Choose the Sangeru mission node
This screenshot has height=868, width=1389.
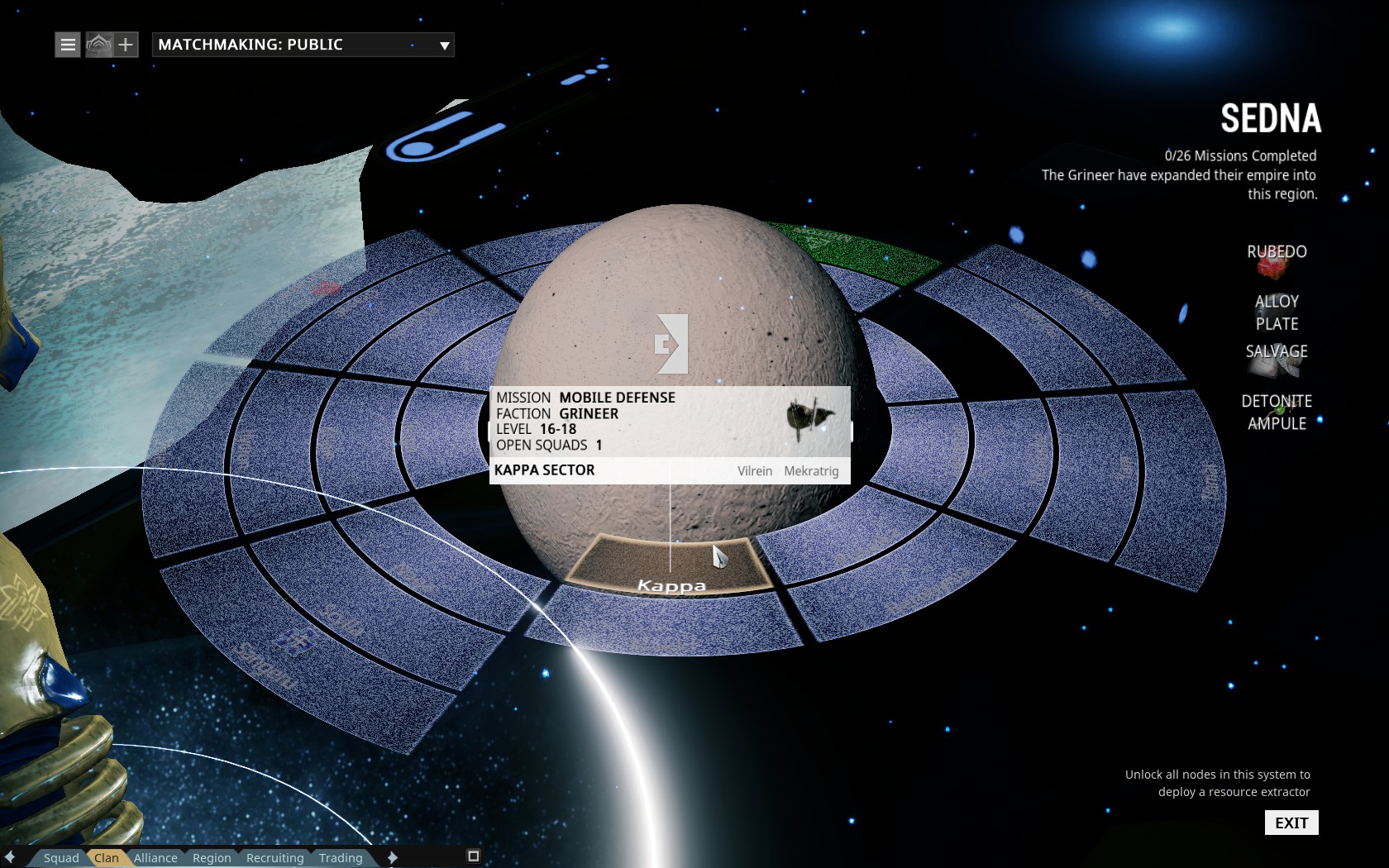(x=273, y=661)
